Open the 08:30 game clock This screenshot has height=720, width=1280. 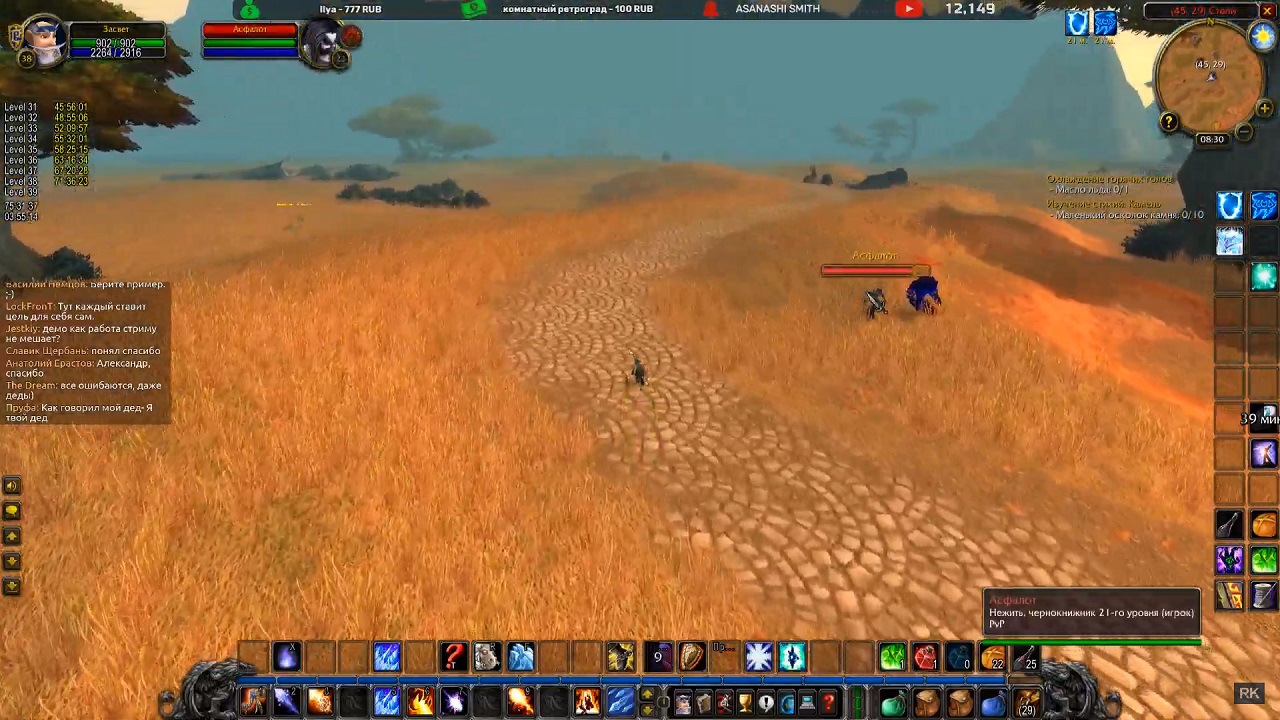click(x=1212, y=139)
